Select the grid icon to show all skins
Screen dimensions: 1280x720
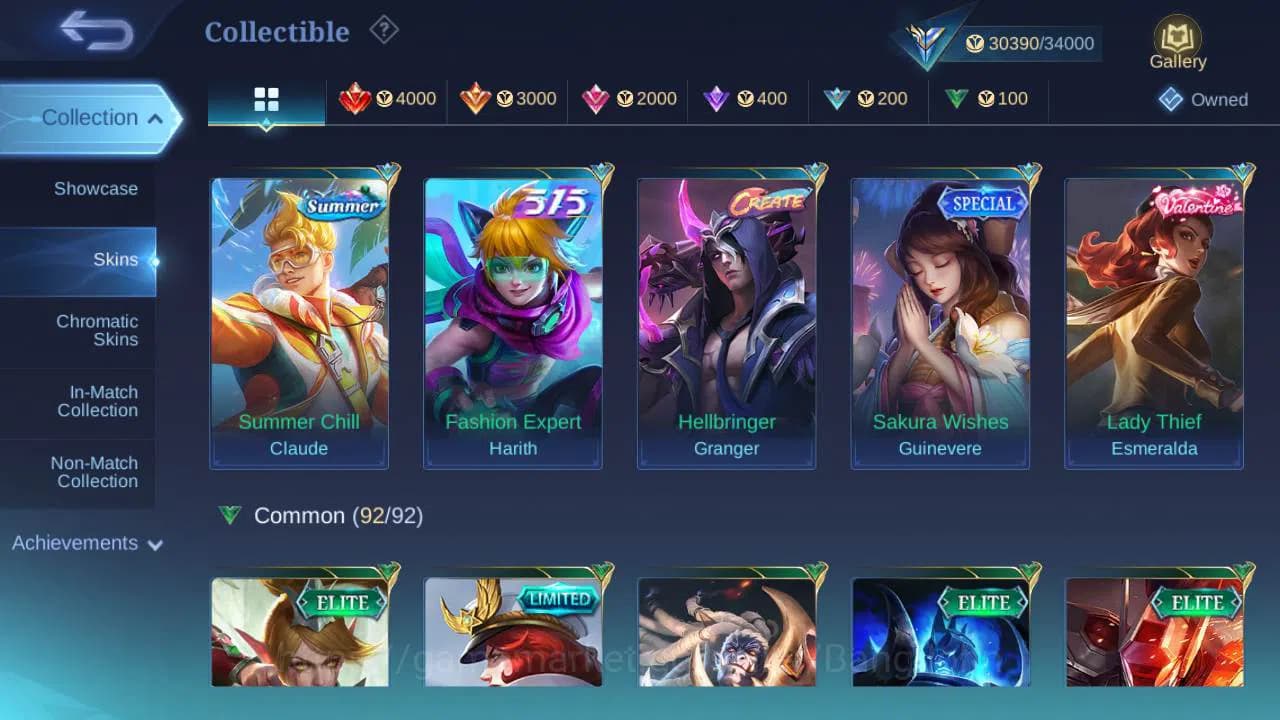coord(266,99)
